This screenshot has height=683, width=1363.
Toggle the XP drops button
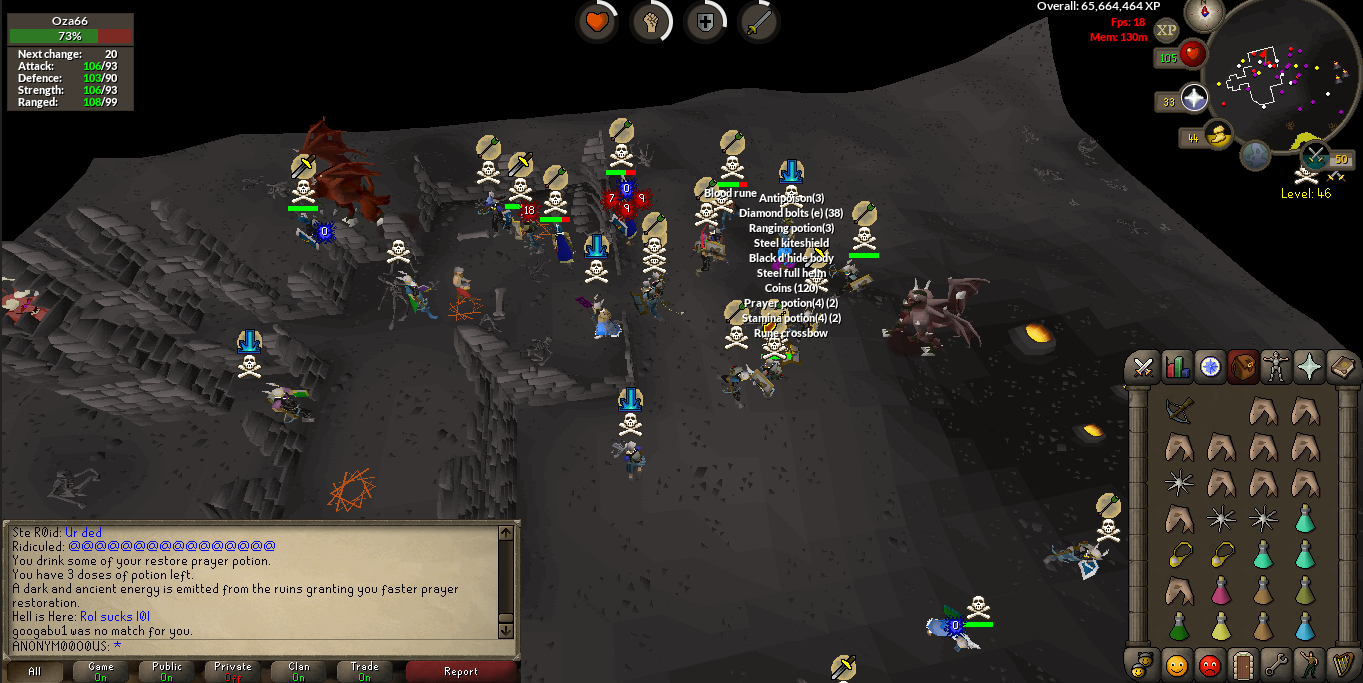click(1166, 30)
